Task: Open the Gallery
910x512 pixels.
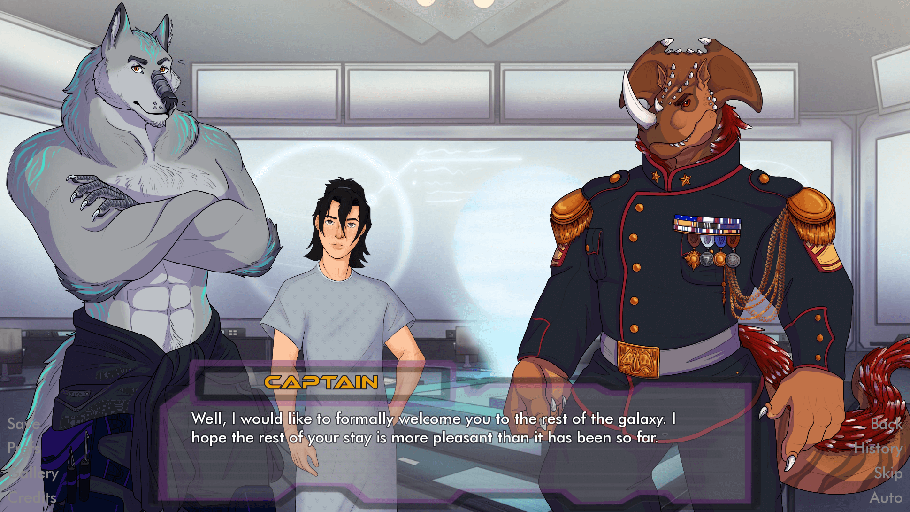Action: point(32,473)
